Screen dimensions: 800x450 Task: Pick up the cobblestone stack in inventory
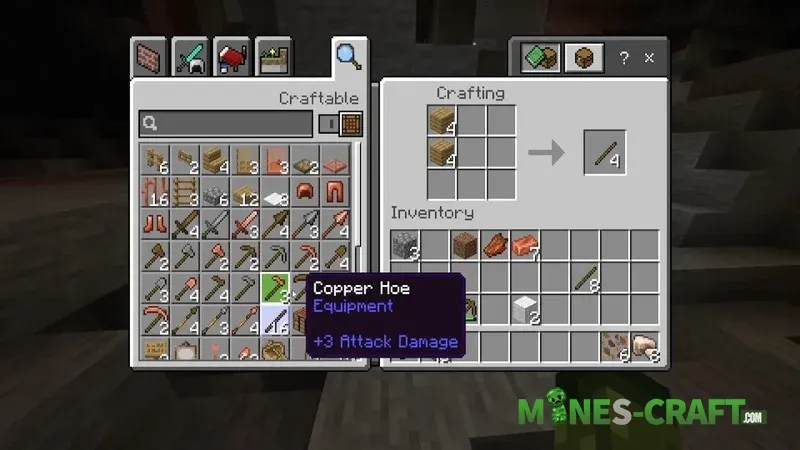pyautogui.click(x=405, y=245)
